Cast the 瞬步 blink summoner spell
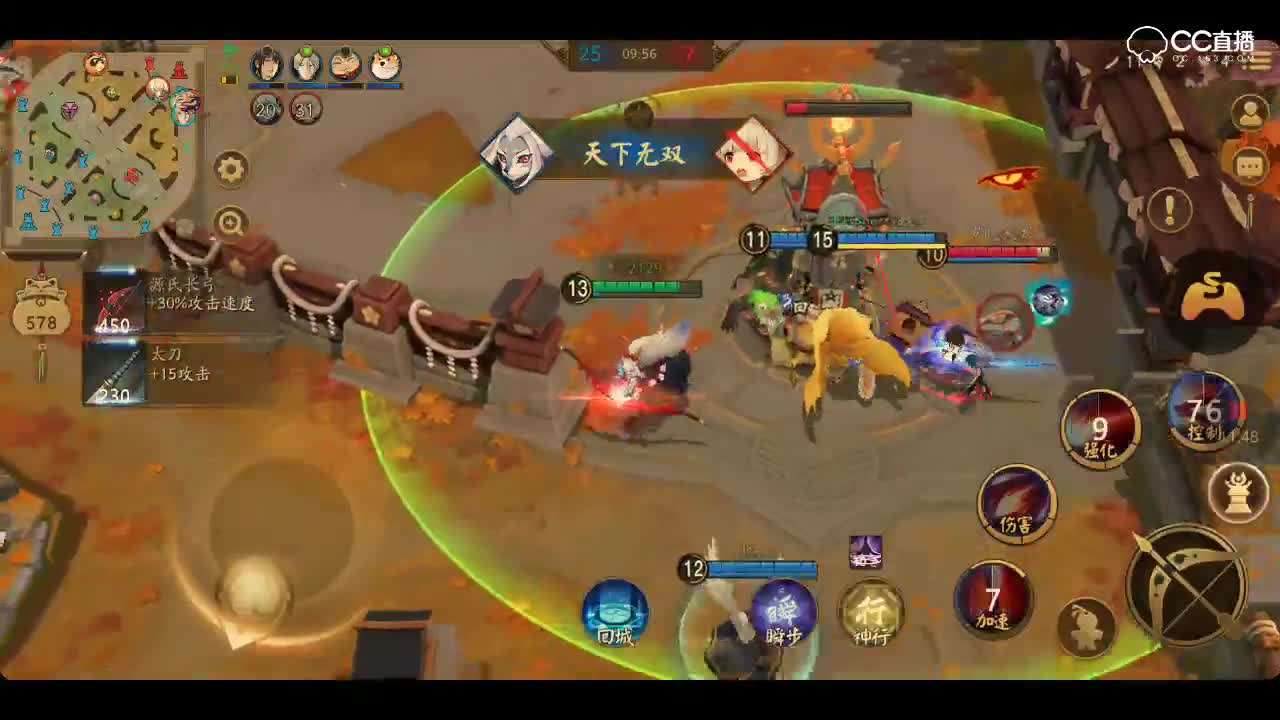Viewport: 1280px width, 720px height. point(782,614)
